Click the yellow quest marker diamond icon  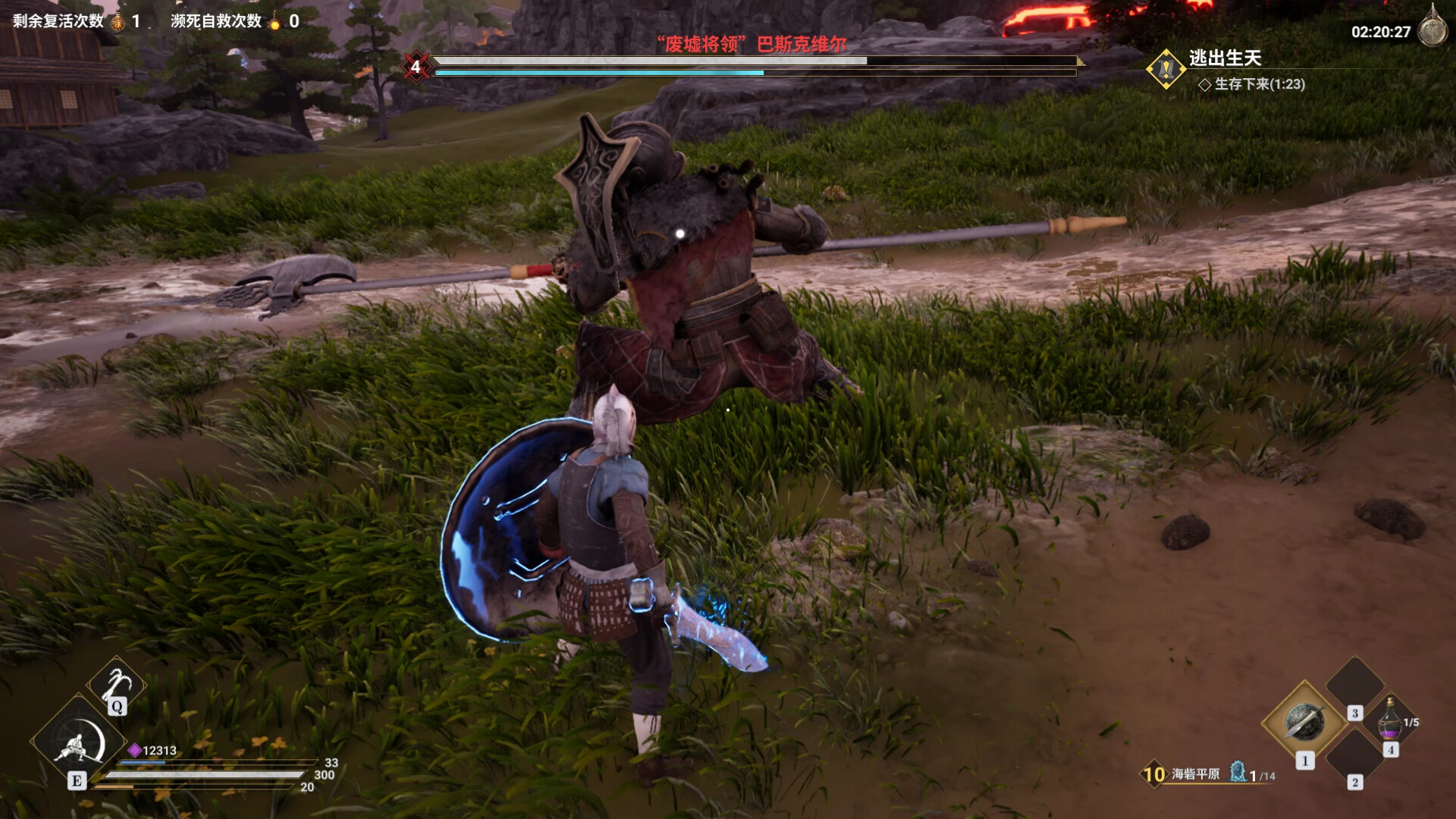click(1166, 69)
